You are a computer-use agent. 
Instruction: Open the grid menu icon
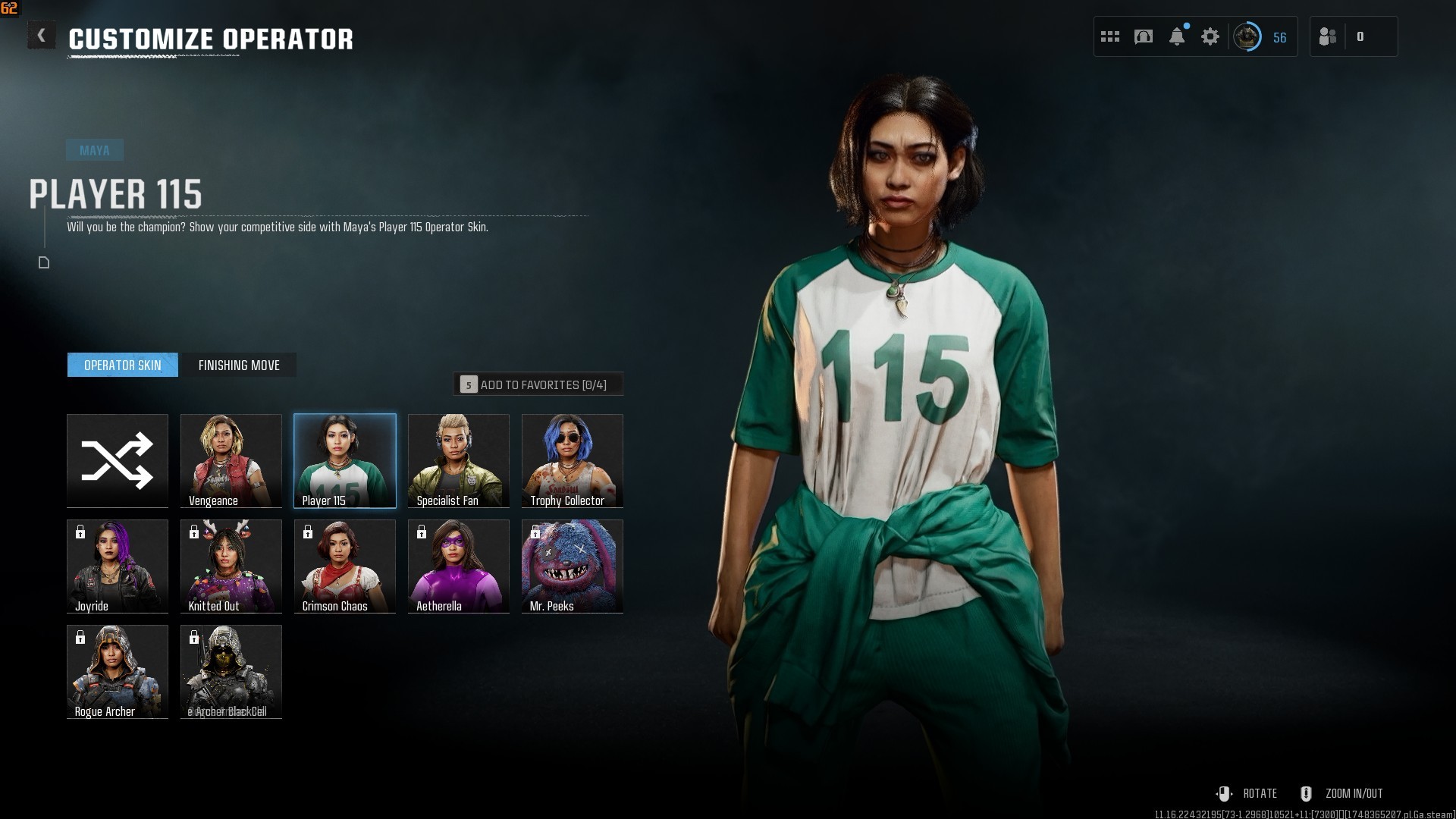(x=1110, y=36)
